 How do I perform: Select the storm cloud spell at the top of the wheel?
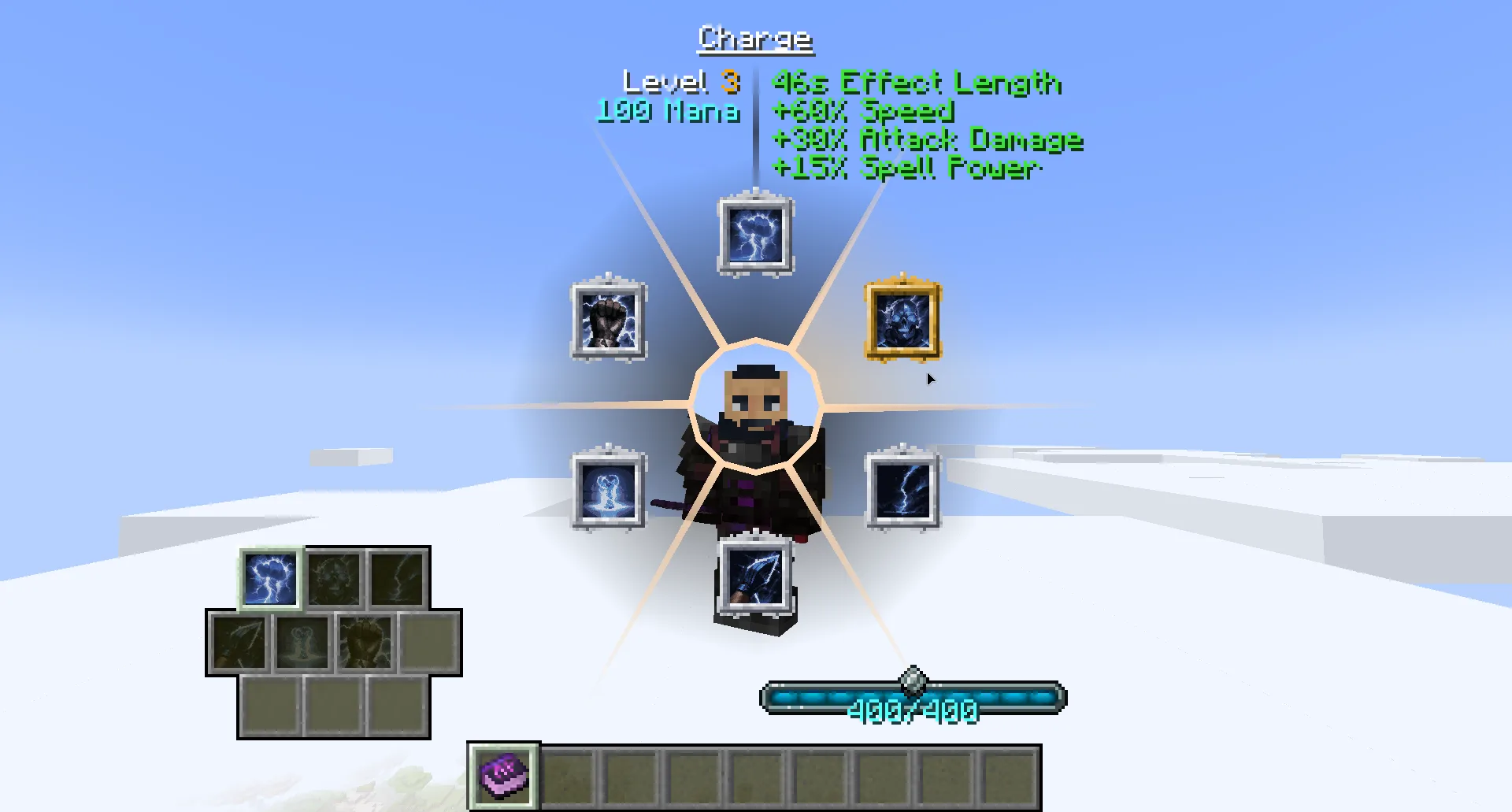pyautogui.click(x=754, y=235)
